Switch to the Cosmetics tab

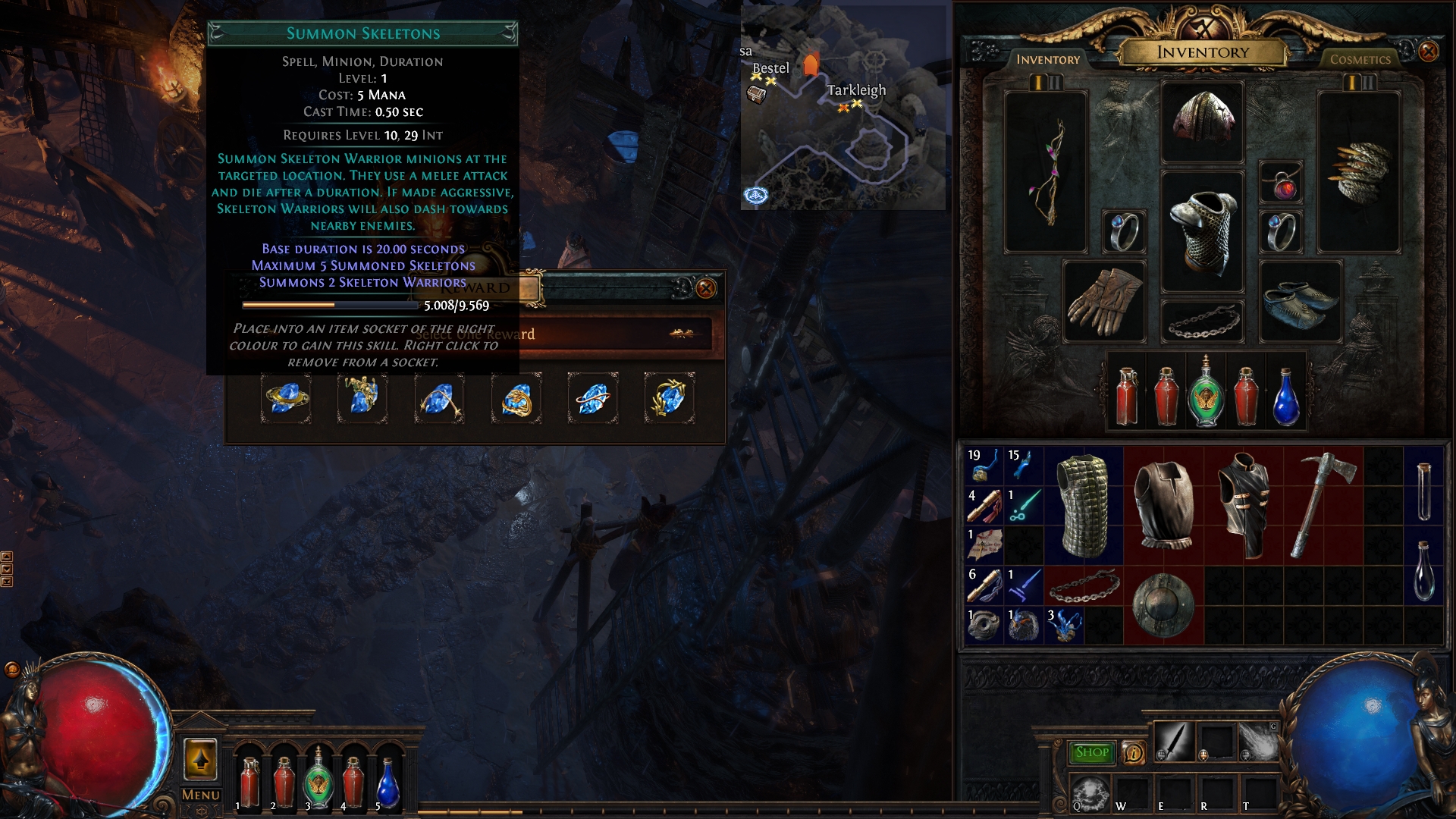(x=1360, y=59)
